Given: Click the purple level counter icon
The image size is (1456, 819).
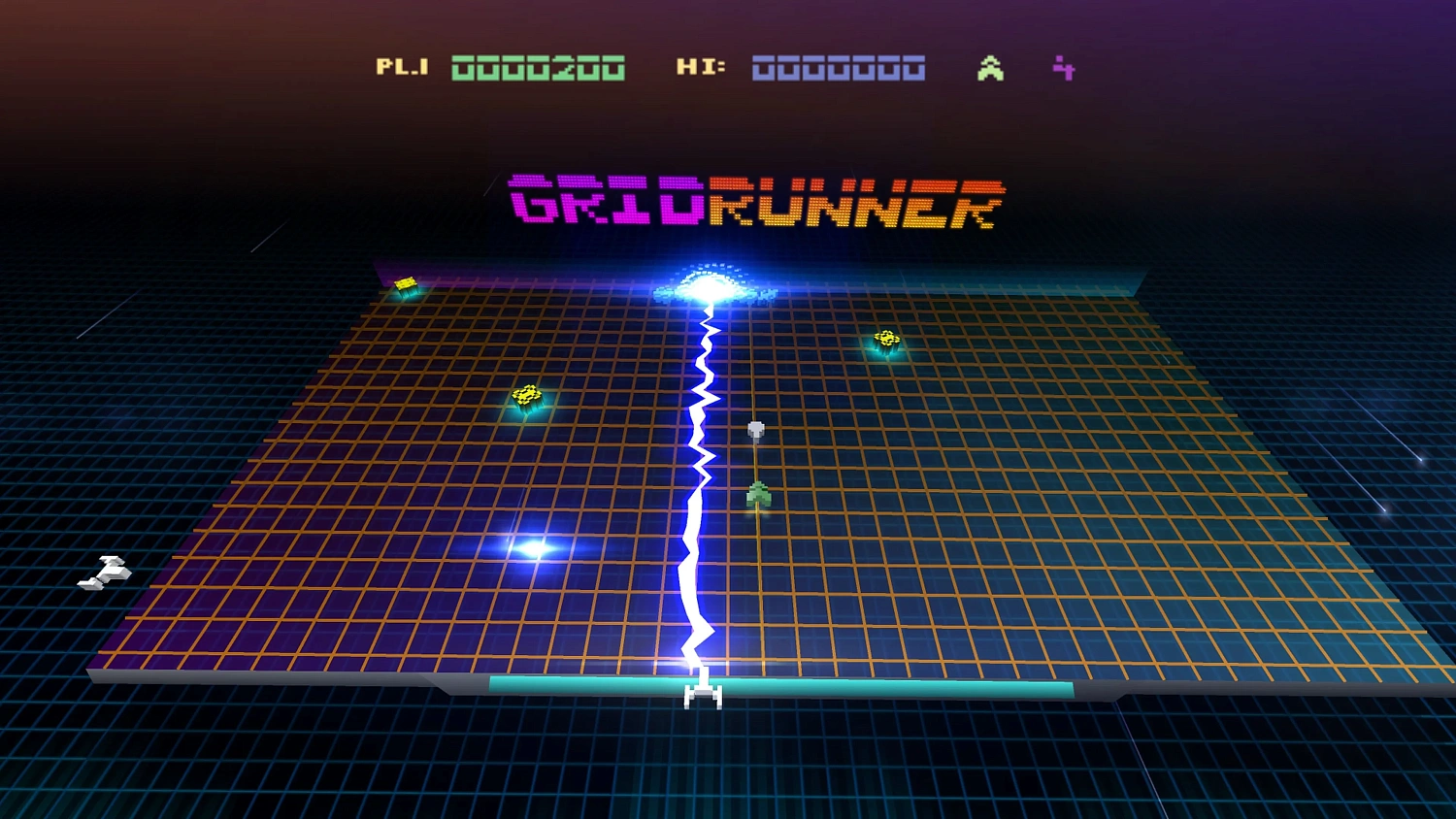Looking at the screenshot, I should [1063, 68].
